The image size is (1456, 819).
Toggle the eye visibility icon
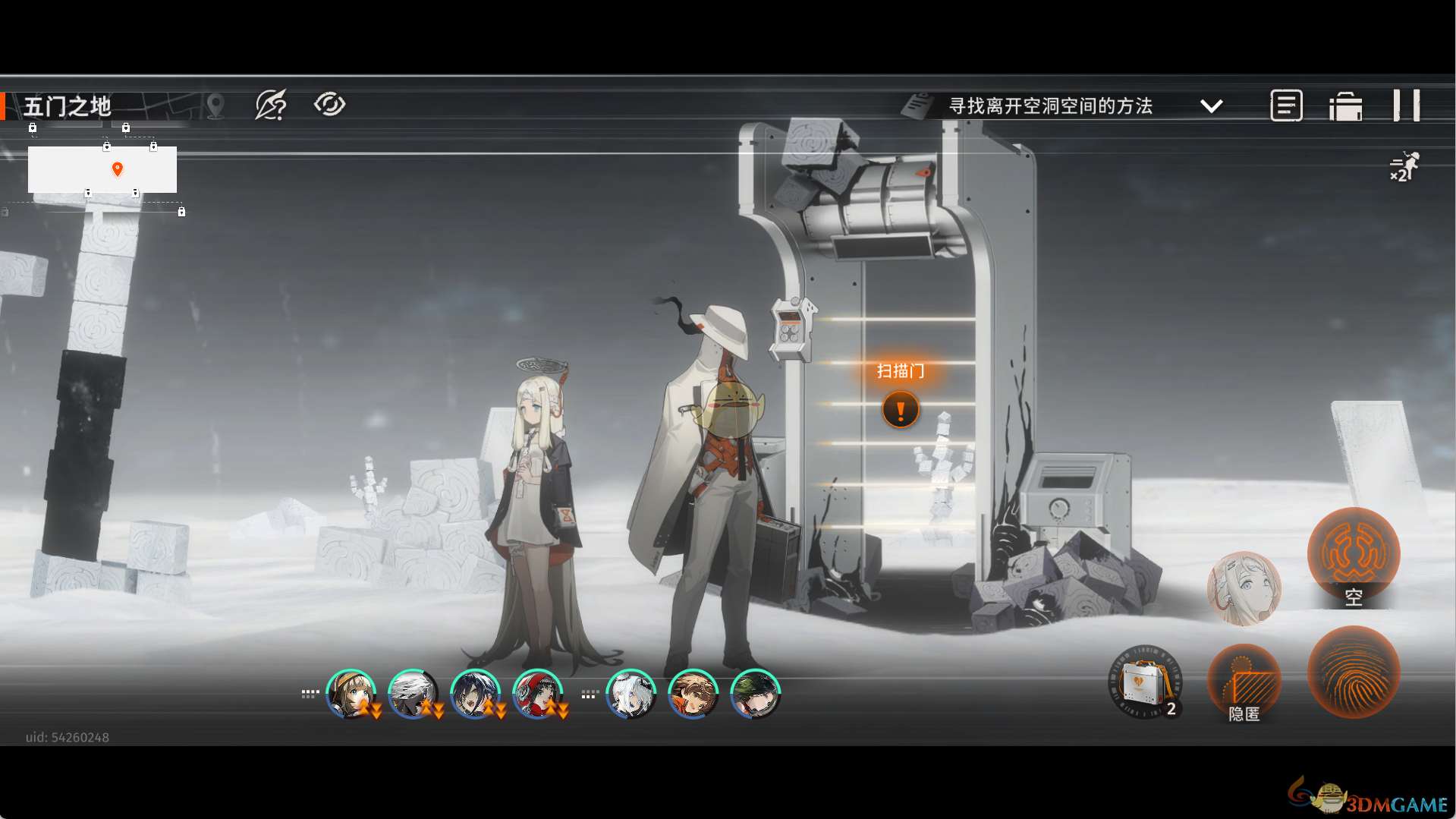pos(329,104)
